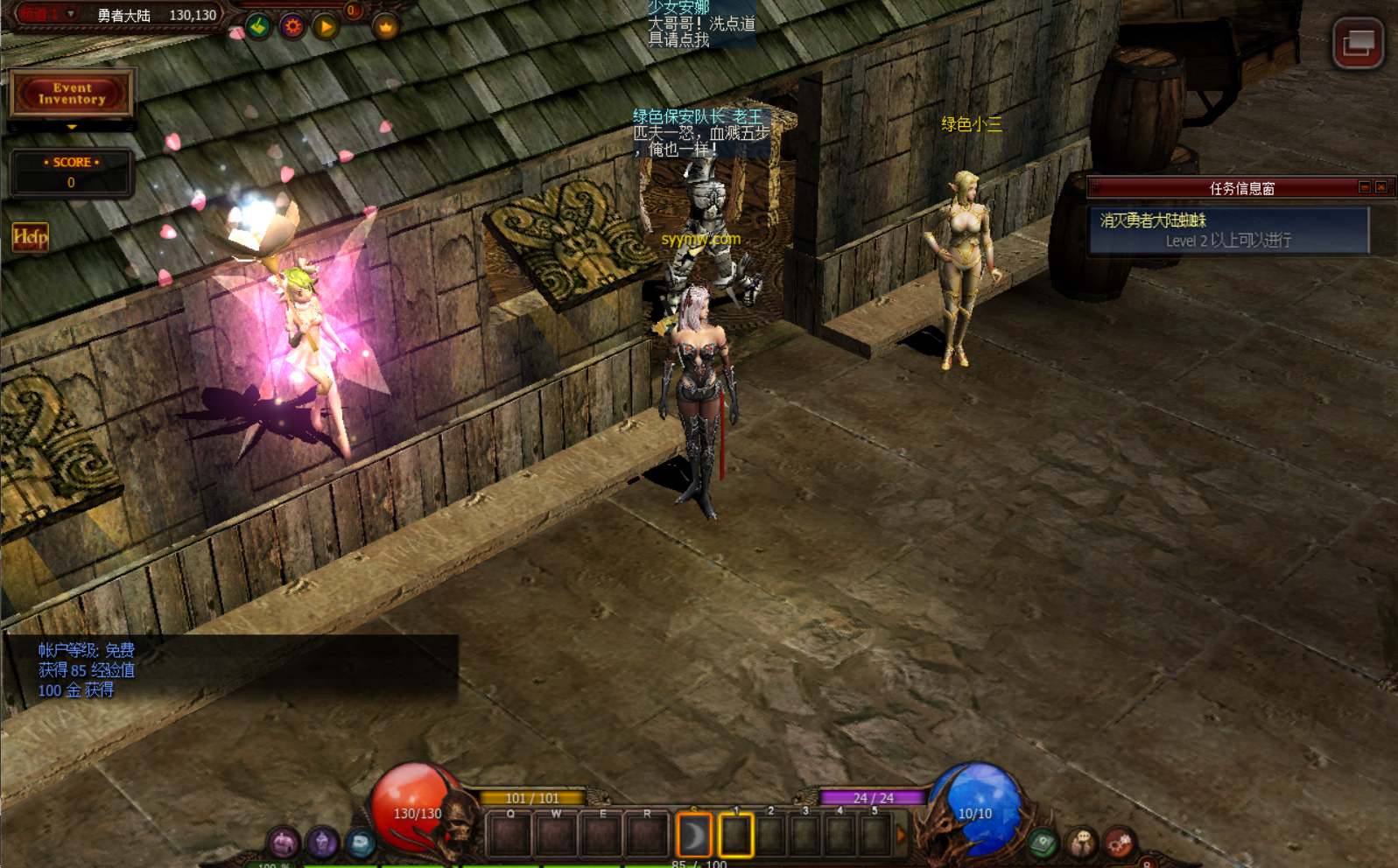
Task: Click the Help button
Action: [x=30, y=236]
